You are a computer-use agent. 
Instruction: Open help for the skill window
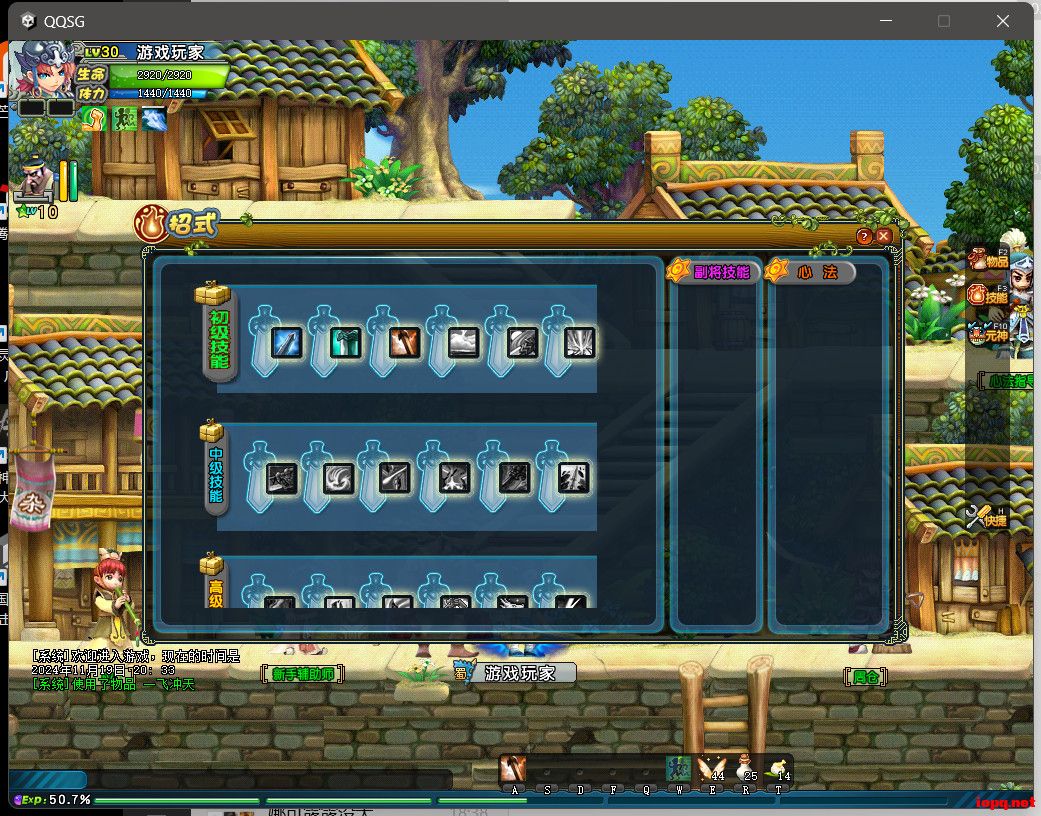[865, 236]
